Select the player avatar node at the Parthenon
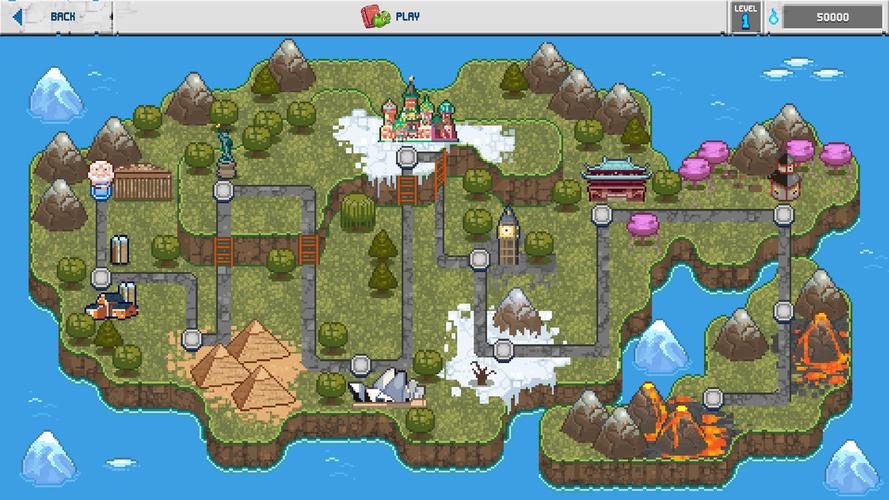Image resolution: width=889 pixels, height=500 pixels. tap(101, 178)
